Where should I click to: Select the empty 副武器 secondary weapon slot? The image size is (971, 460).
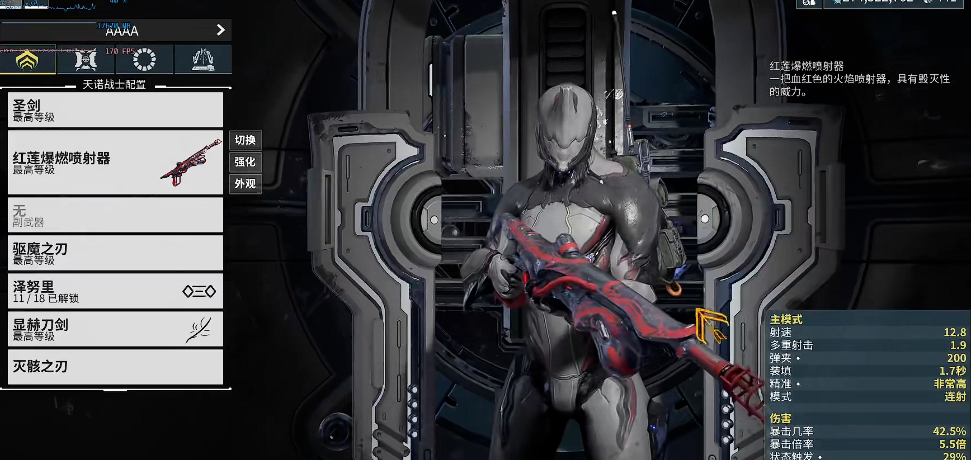pos(115,214)
